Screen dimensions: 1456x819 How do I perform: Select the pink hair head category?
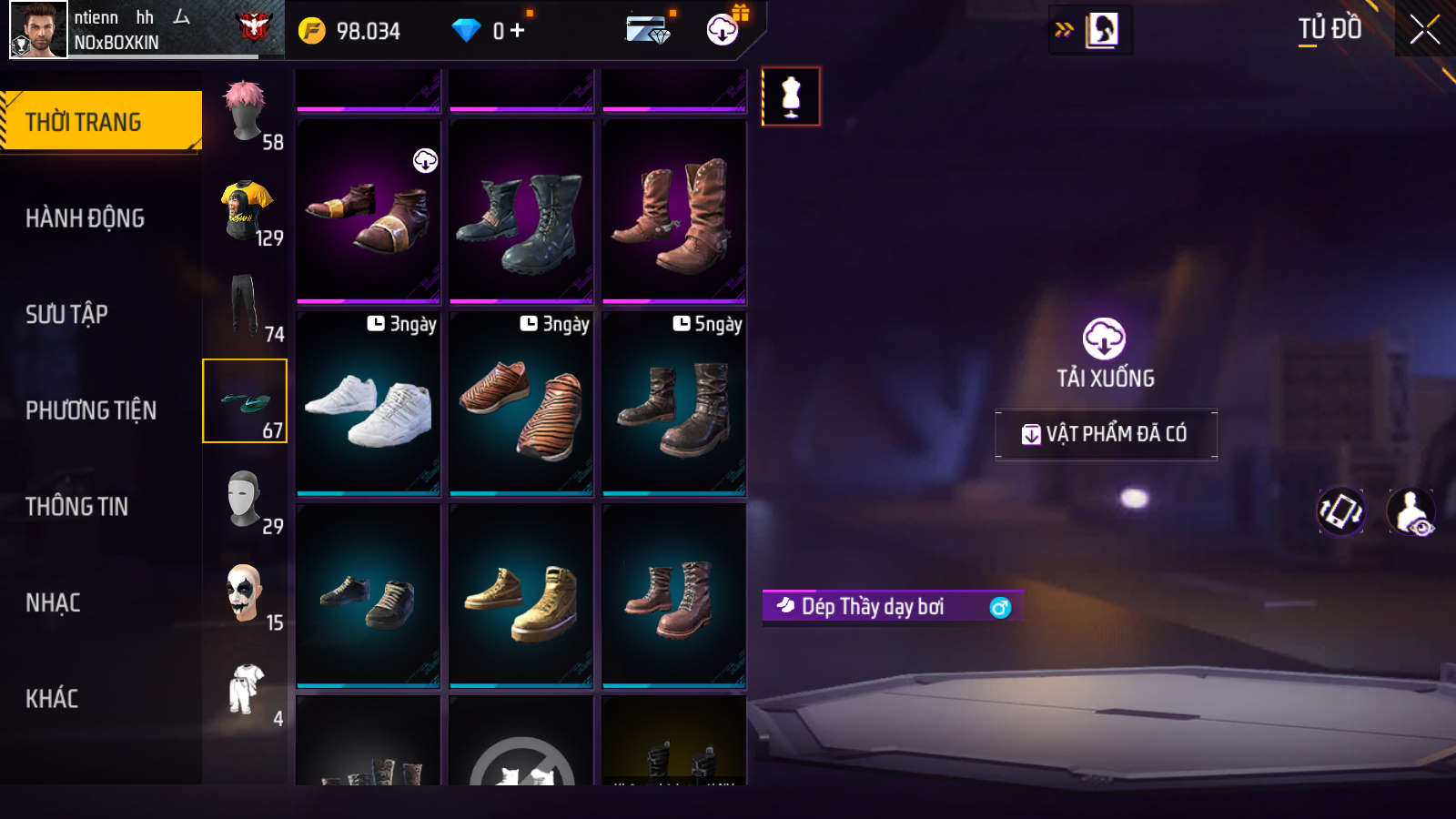(246, 114)
